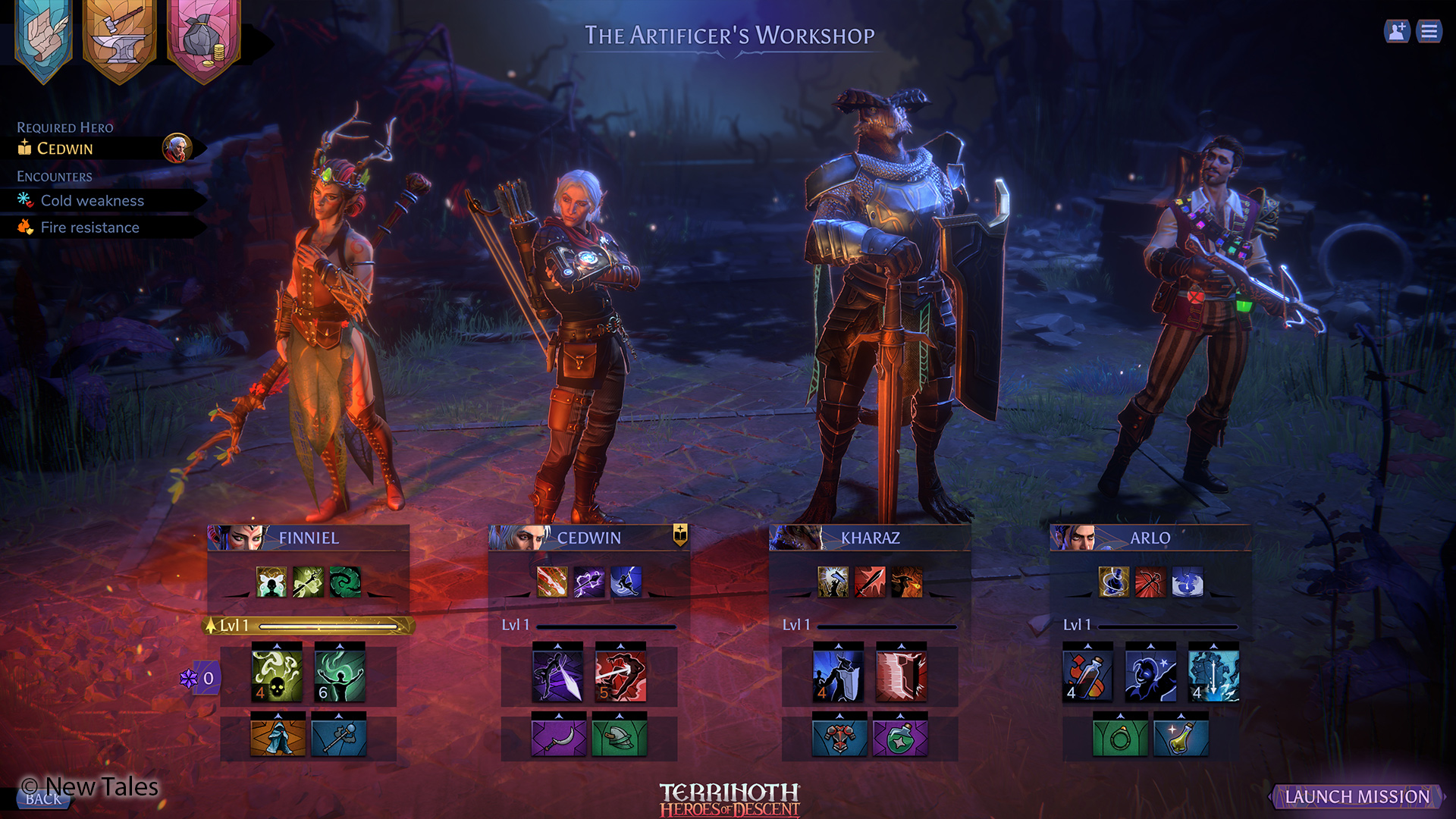Open the coin sack shop banner

point(203,38)
